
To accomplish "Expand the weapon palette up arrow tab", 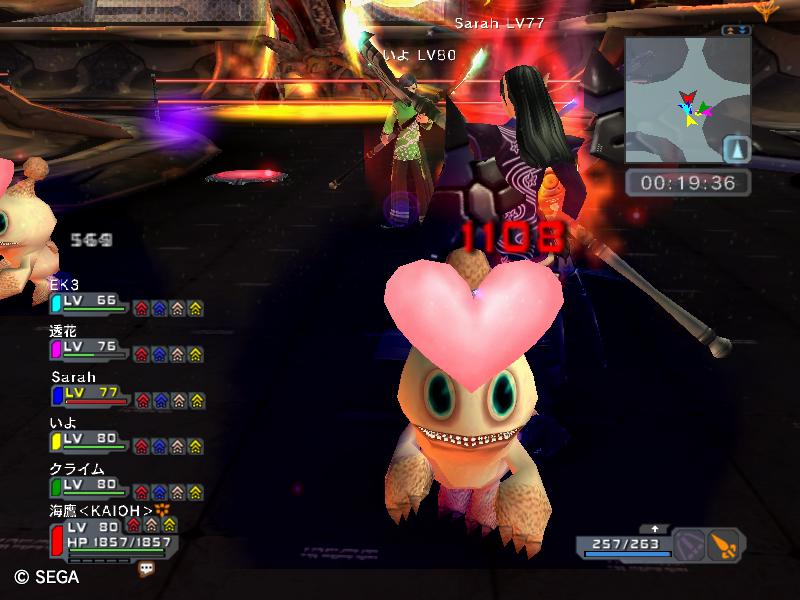I will point(655,528).
